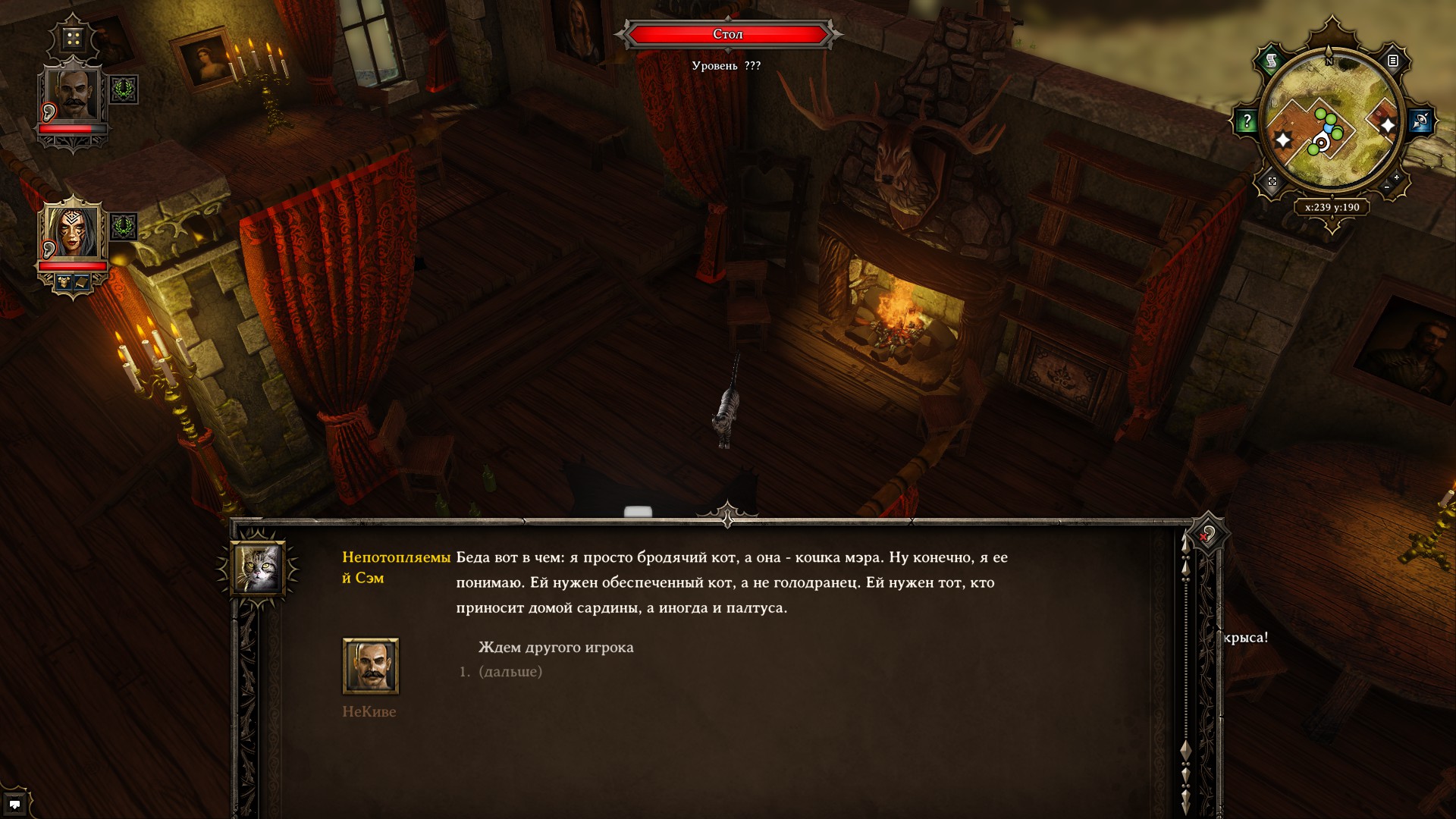Click the armor icon under the female portrait

(x=64, y=281)
